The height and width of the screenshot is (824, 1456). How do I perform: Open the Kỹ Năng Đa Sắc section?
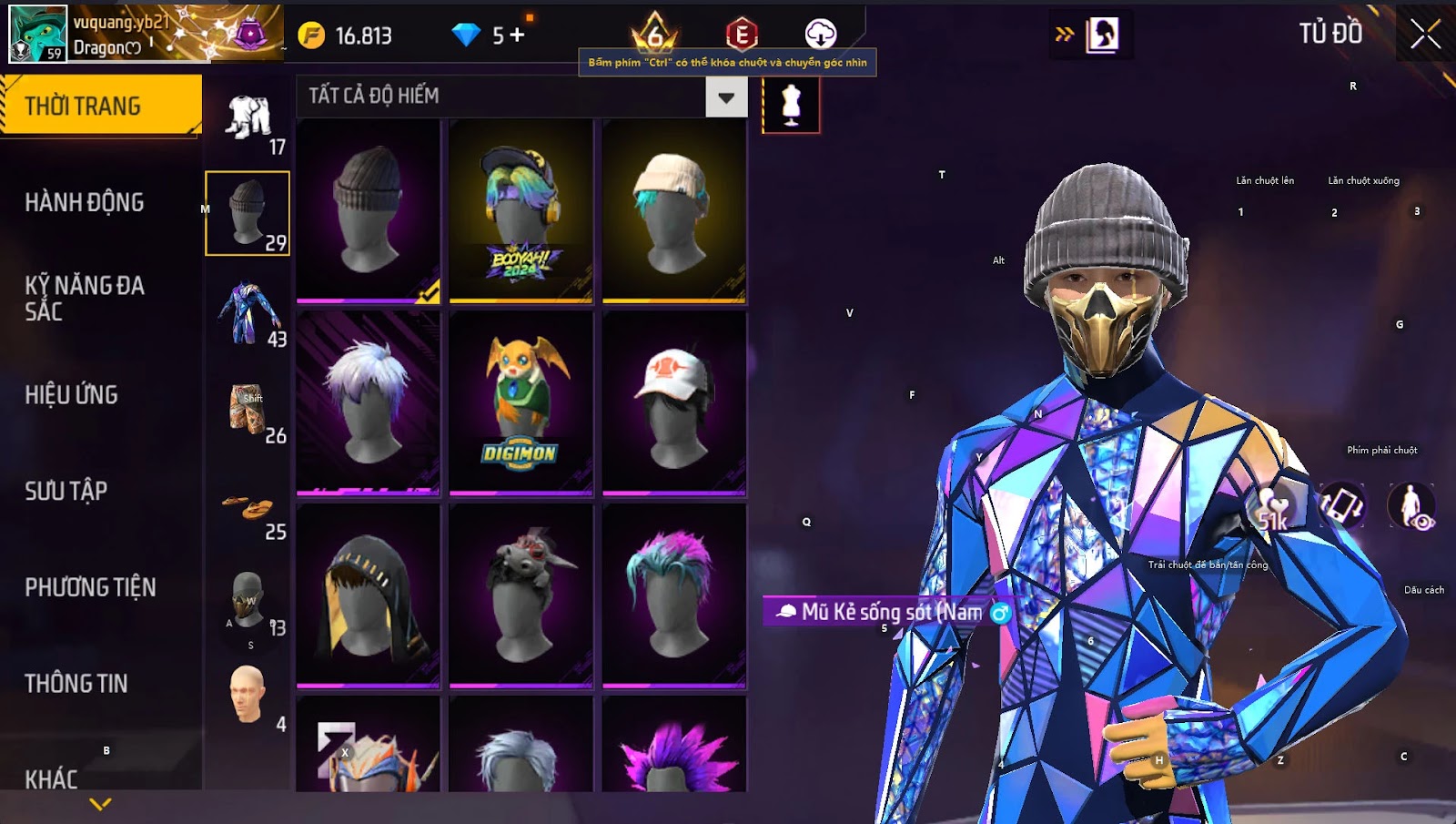[x=85, y=298]
